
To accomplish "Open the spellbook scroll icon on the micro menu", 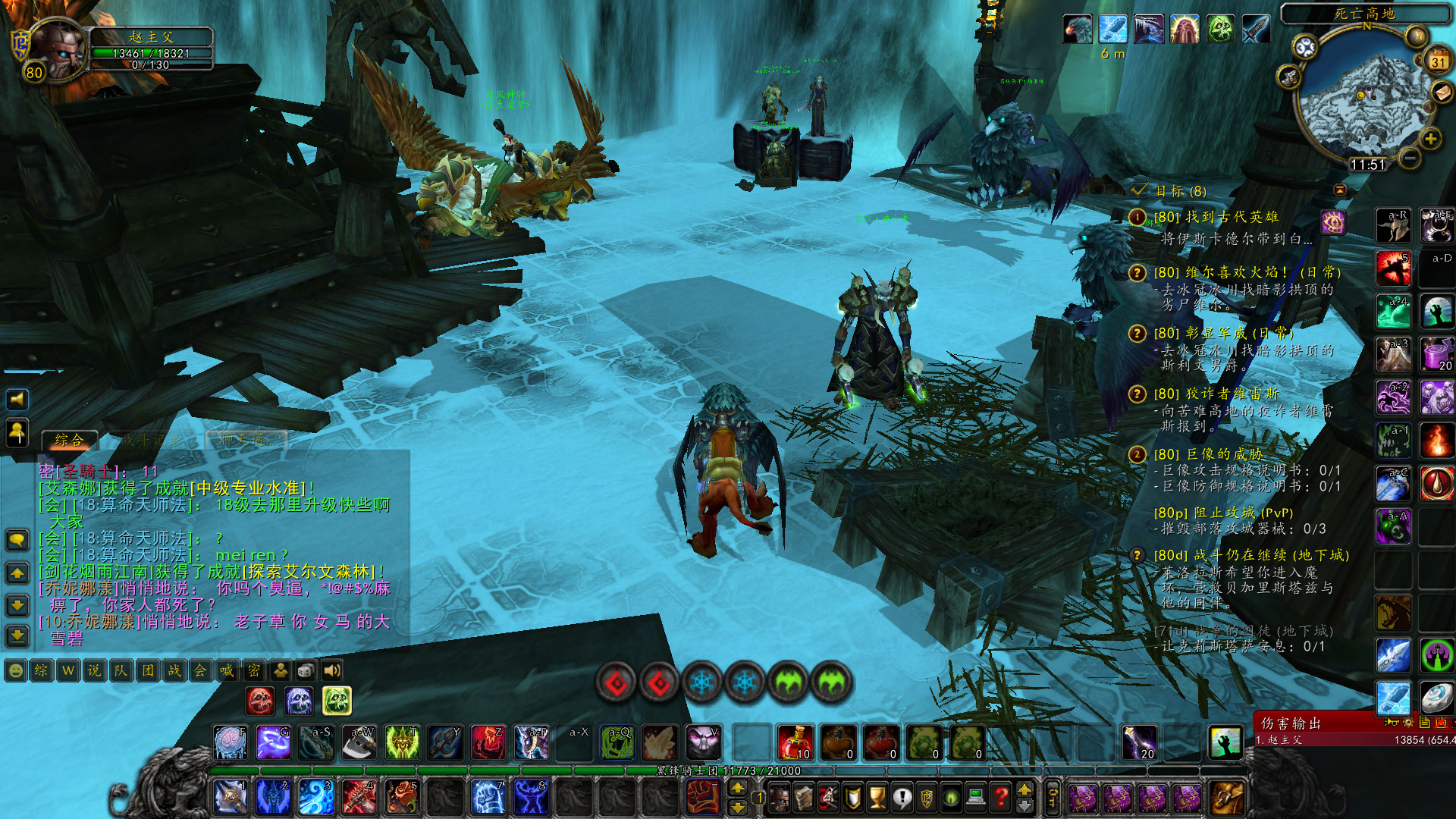I will pos(803,797).
